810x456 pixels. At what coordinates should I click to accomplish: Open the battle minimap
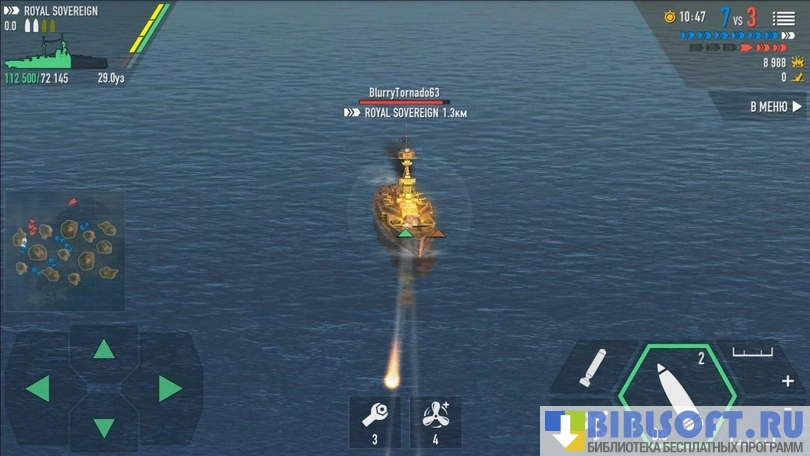pos(66,248)
